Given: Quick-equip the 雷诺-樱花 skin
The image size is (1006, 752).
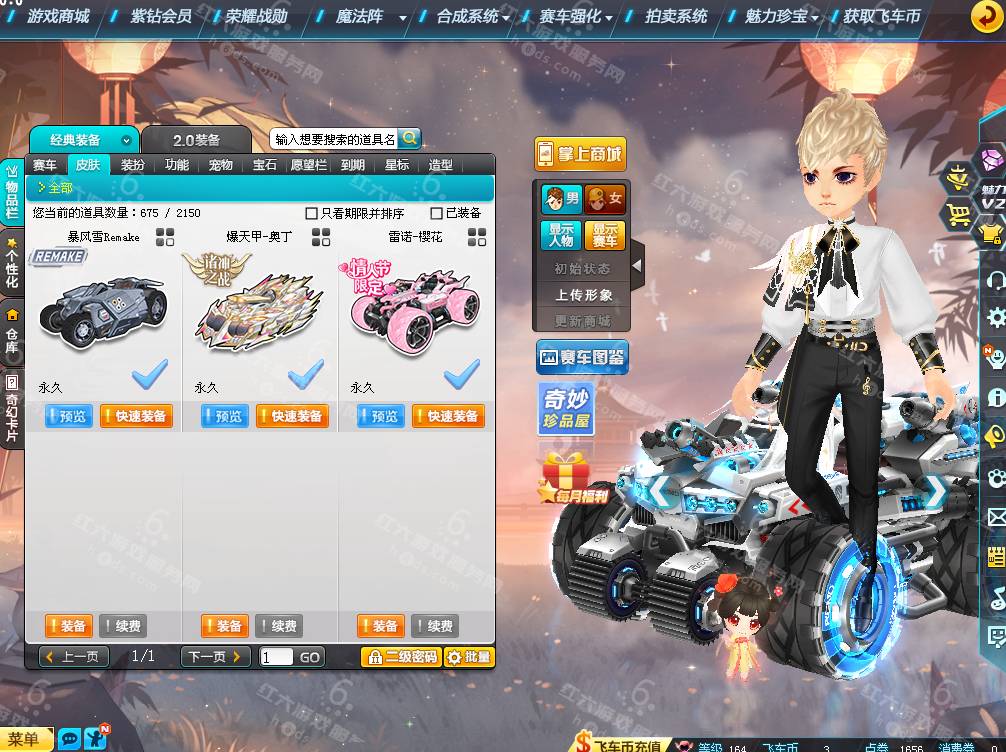Looking at the screenshot, I should pyautogui.click(x=447, y=416).
